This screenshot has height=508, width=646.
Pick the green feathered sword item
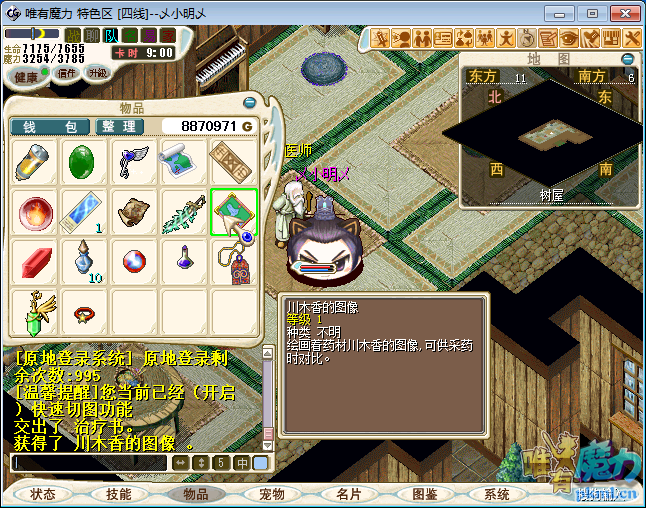(184, 211)
